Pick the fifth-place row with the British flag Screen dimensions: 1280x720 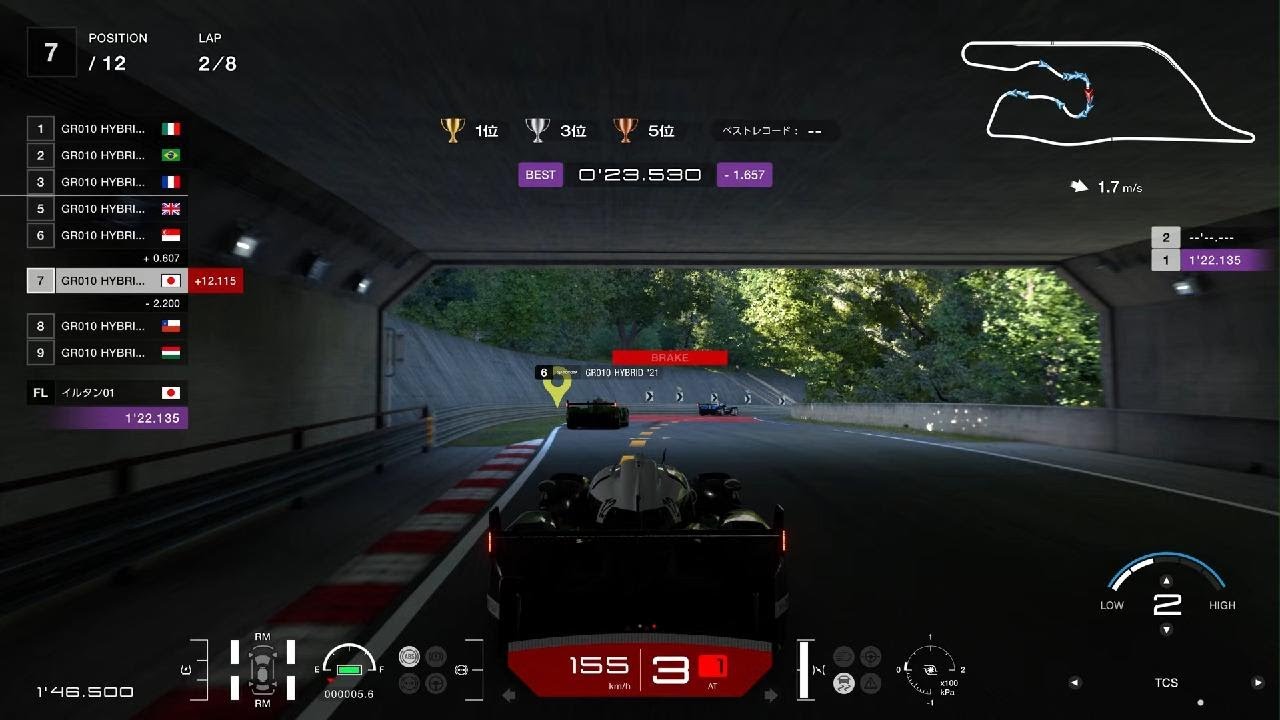point(106,209)
